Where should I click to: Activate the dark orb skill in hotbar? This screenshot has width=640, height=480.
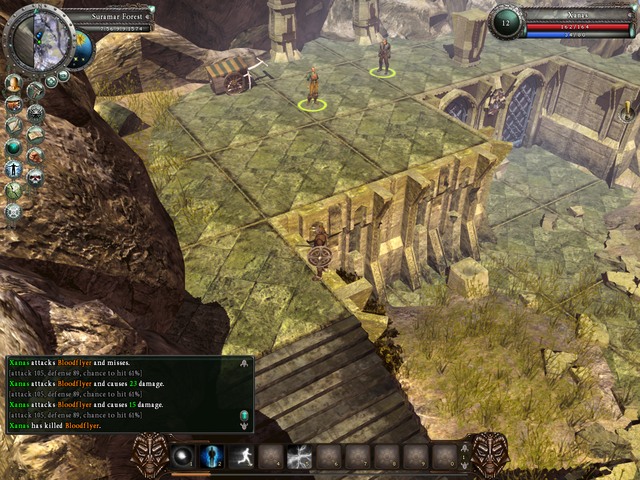tap(182, 458)
